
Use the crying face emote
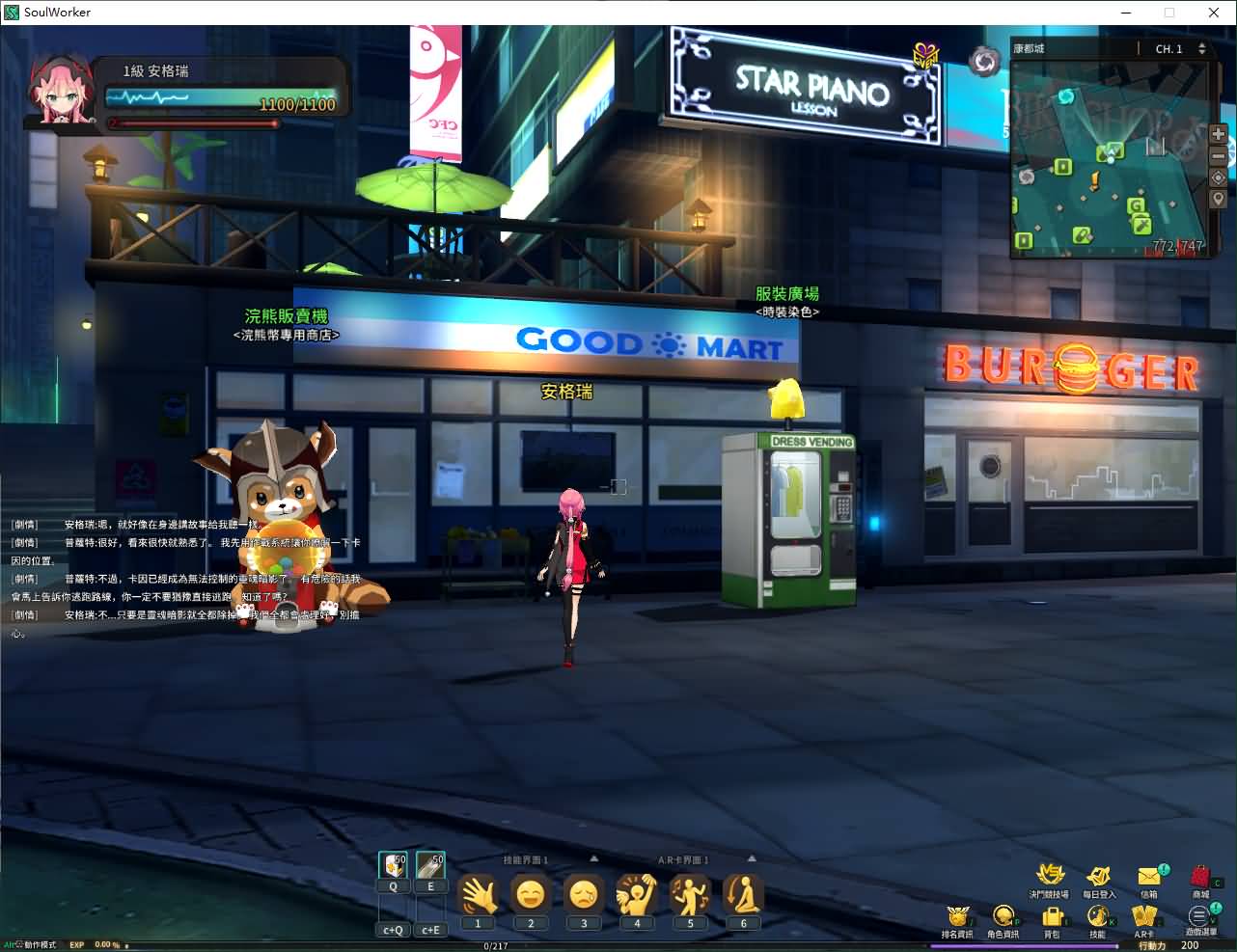point(584,895)
